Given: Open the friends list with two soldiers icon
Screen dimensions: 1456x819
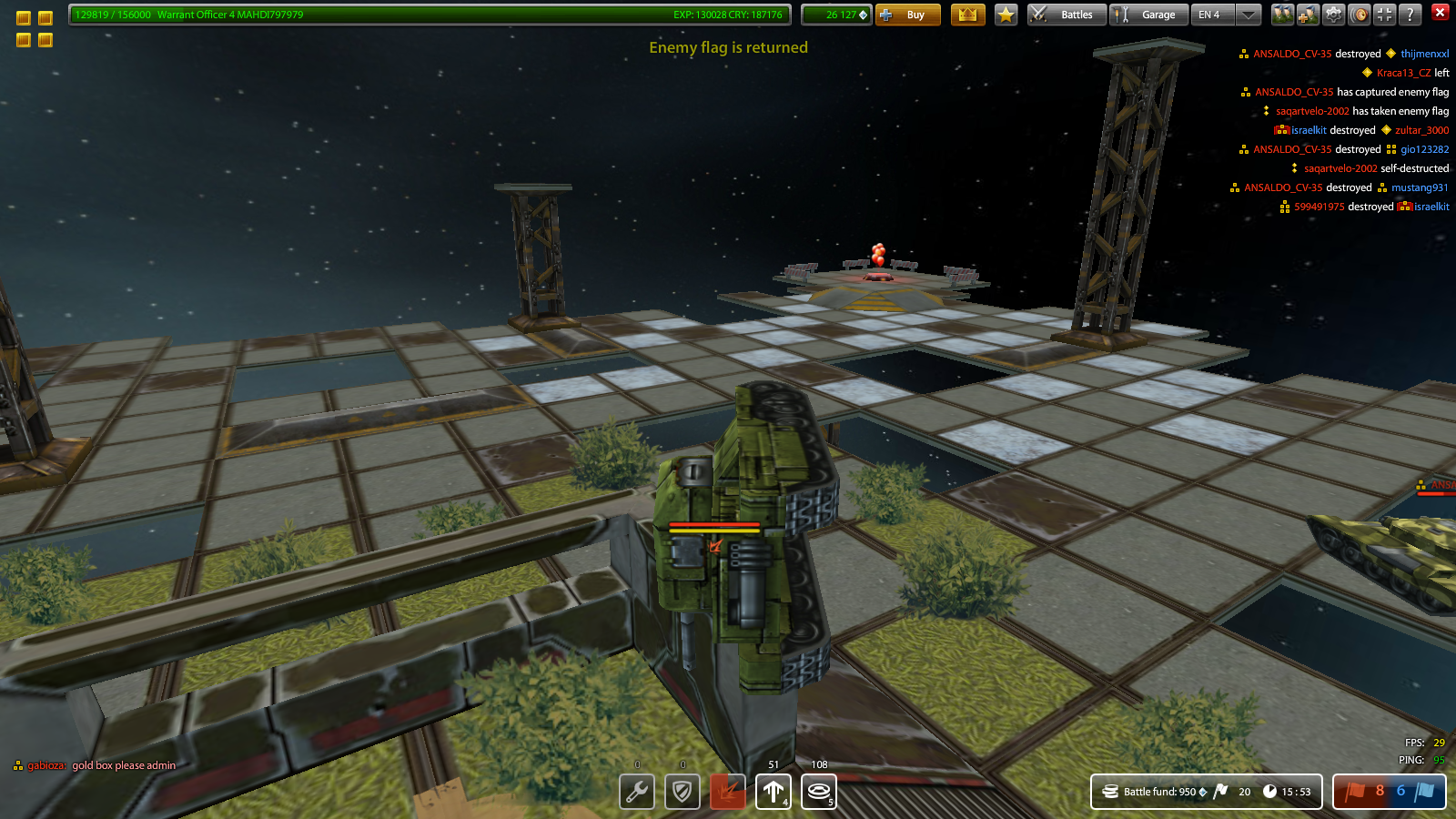Looking at the screenshot, I should point(1282,15).
